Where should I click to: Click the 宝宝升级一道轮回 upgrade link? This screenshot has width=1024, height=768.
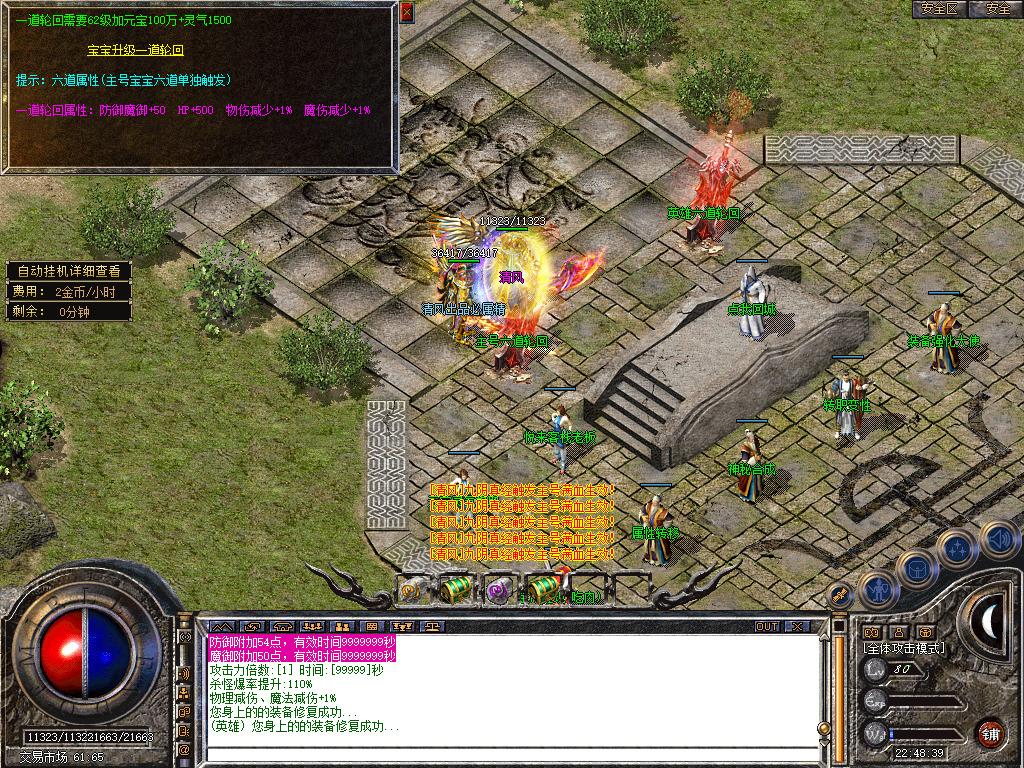(135, 49)
